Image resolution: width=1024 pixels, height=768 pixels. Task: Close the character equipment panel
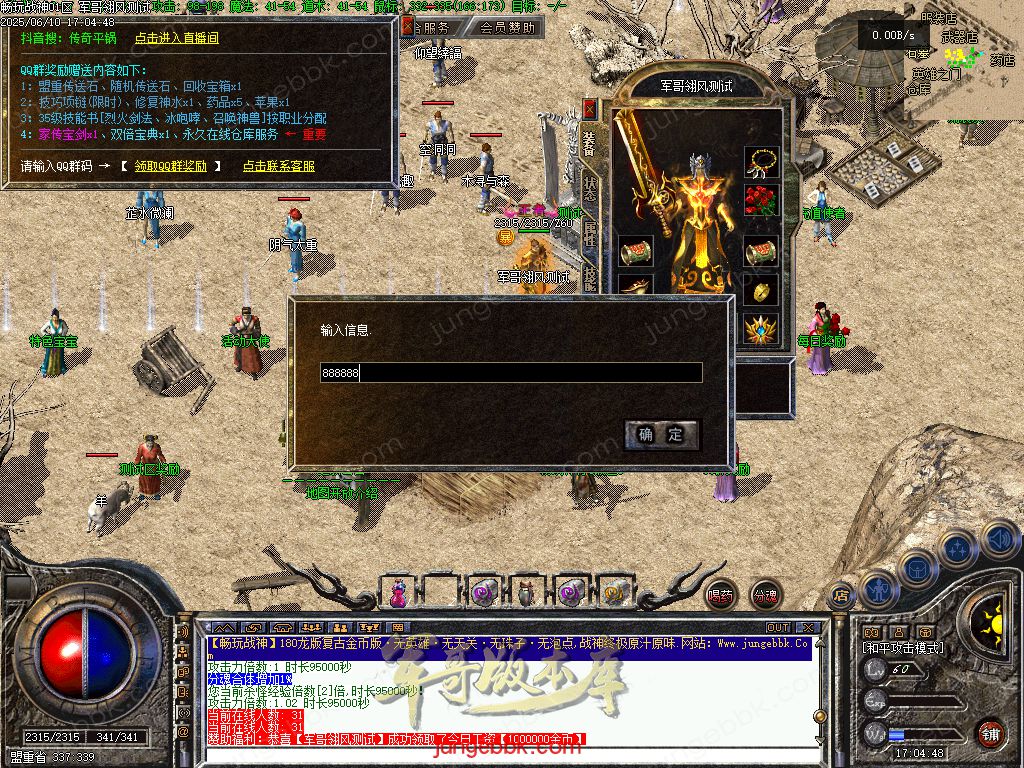pyautogui.click(x=589, y=107)
